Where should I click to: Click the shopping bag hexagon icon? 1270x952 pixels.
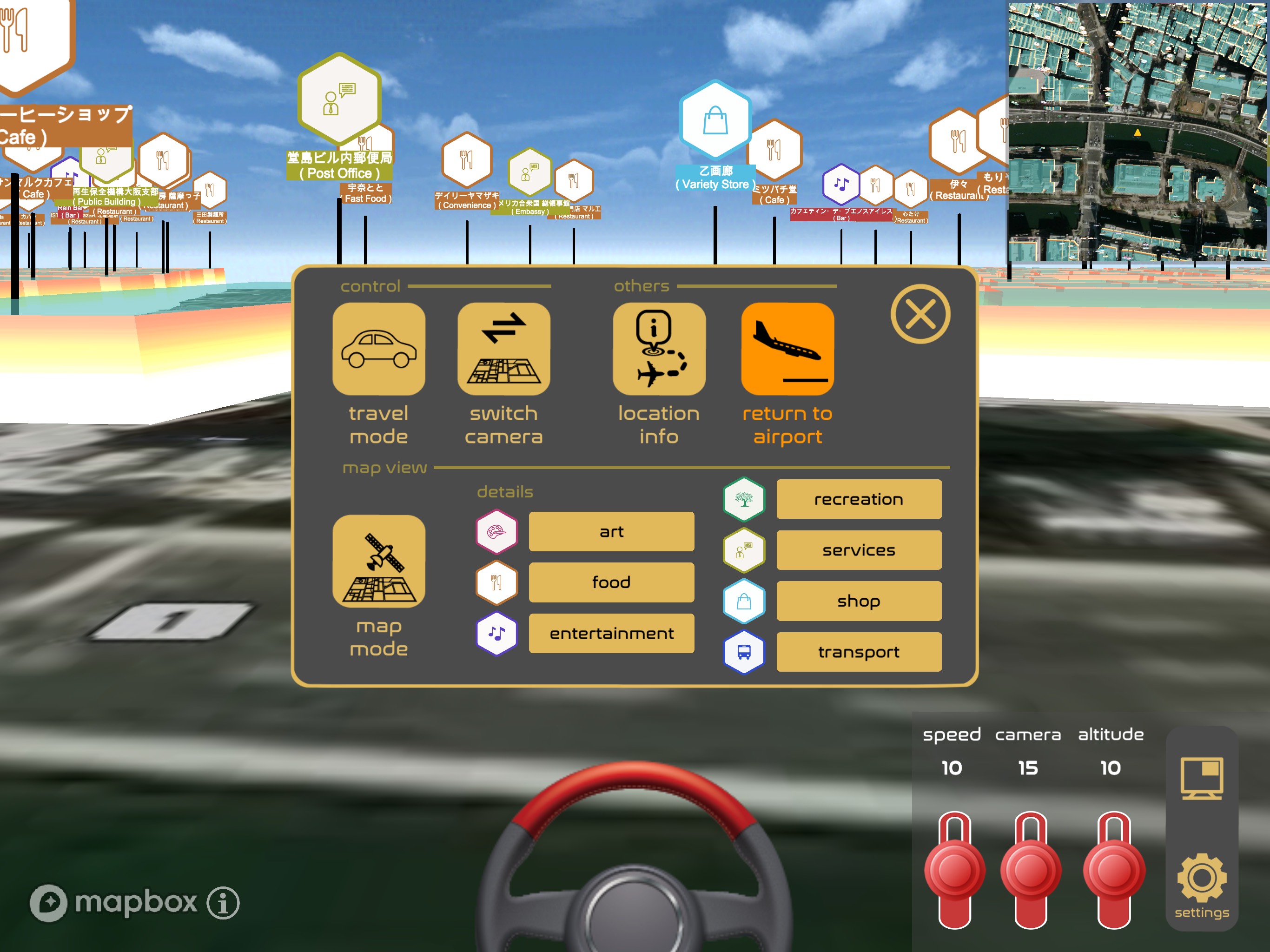pos(744,601)
